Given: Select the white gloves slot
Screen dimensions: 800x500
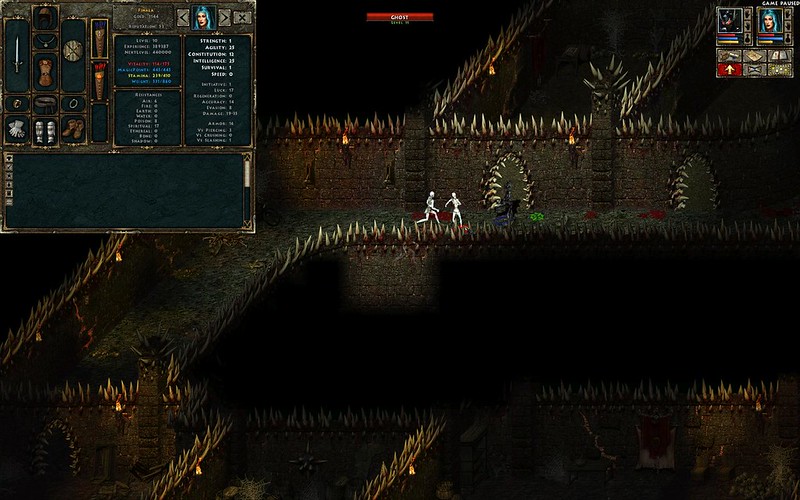Looking at the screenshot, I should tap(17, 128).
